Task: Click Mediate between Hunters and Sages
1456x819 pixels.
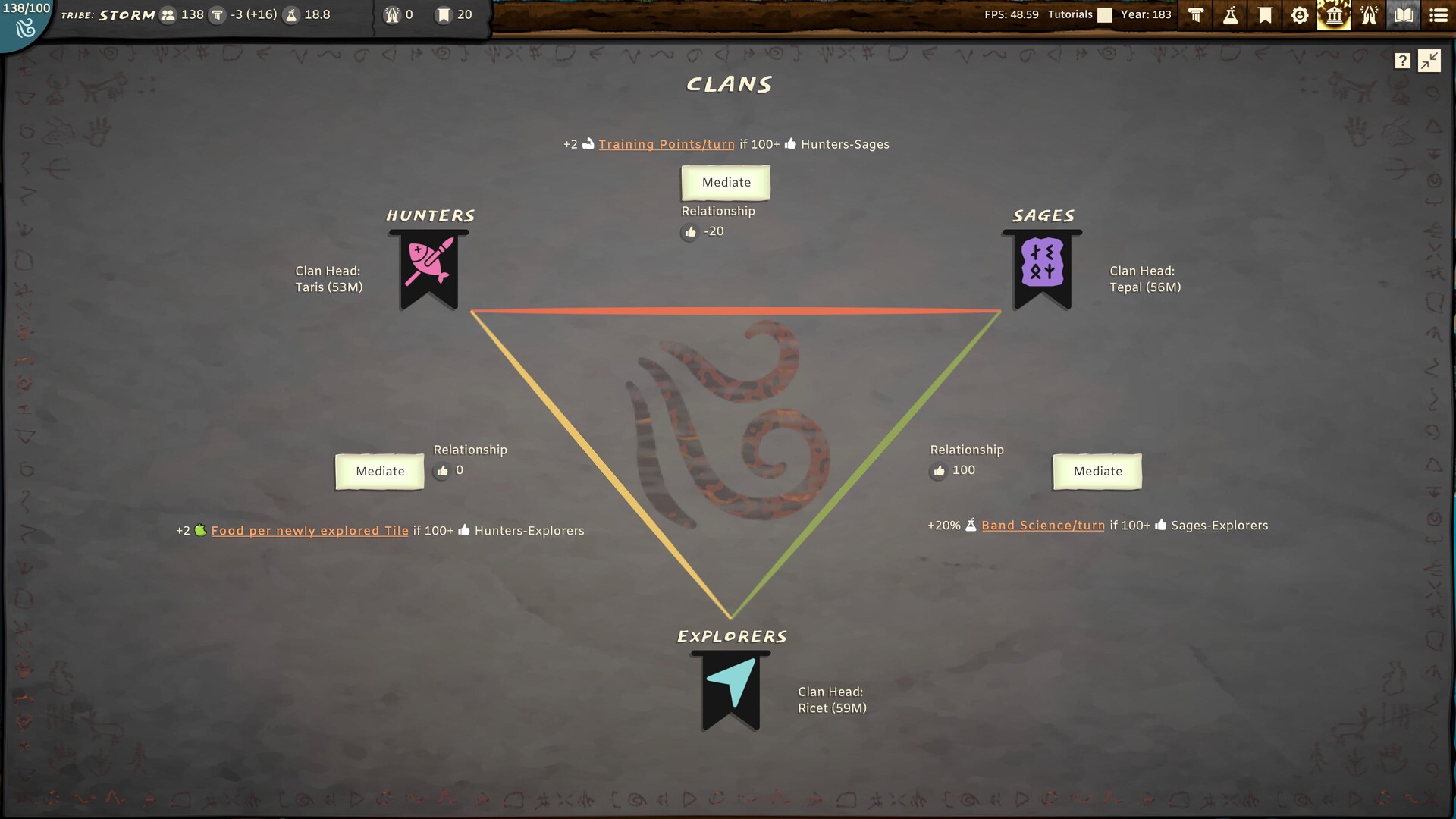Action: [x=725, y=182]
